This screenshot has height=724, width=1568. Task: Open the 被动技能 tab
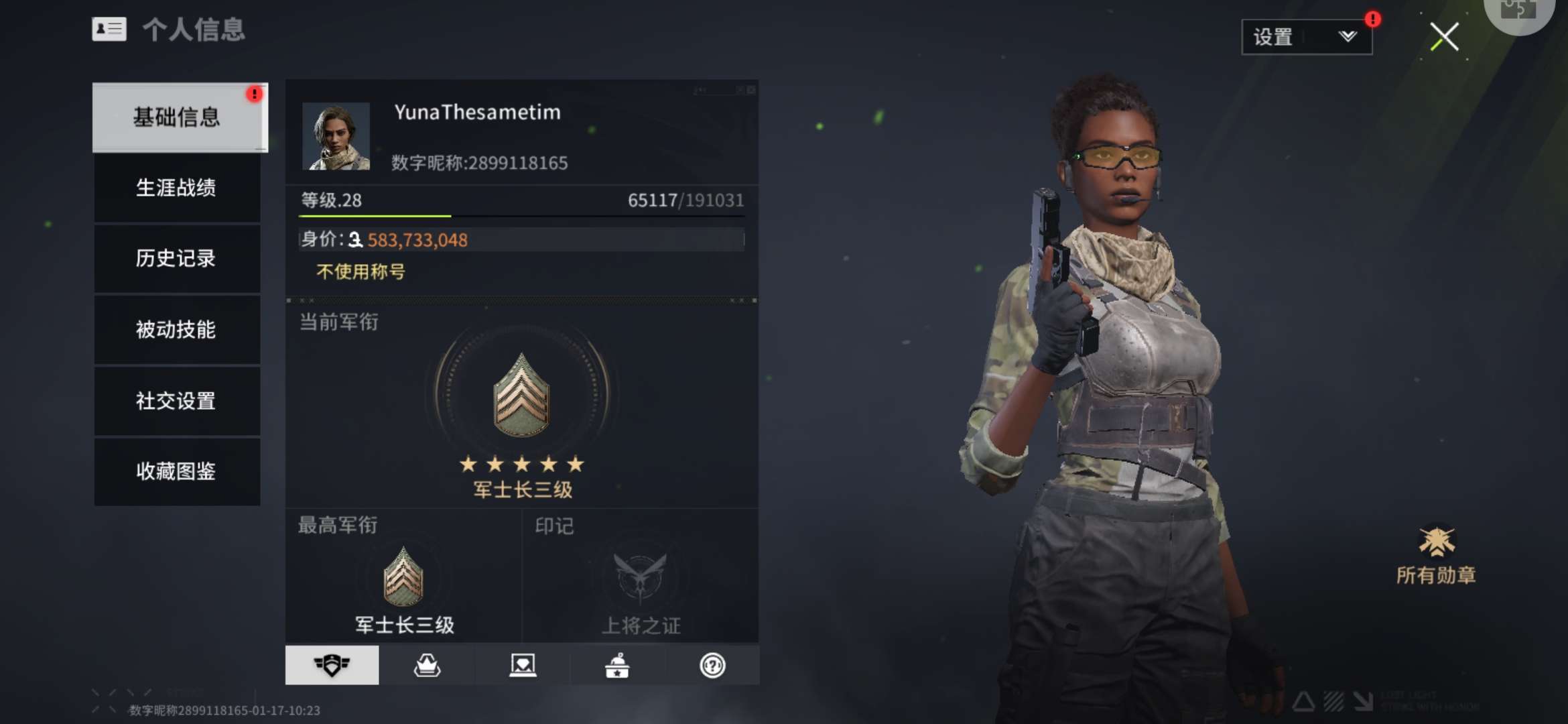coord(177,330)
